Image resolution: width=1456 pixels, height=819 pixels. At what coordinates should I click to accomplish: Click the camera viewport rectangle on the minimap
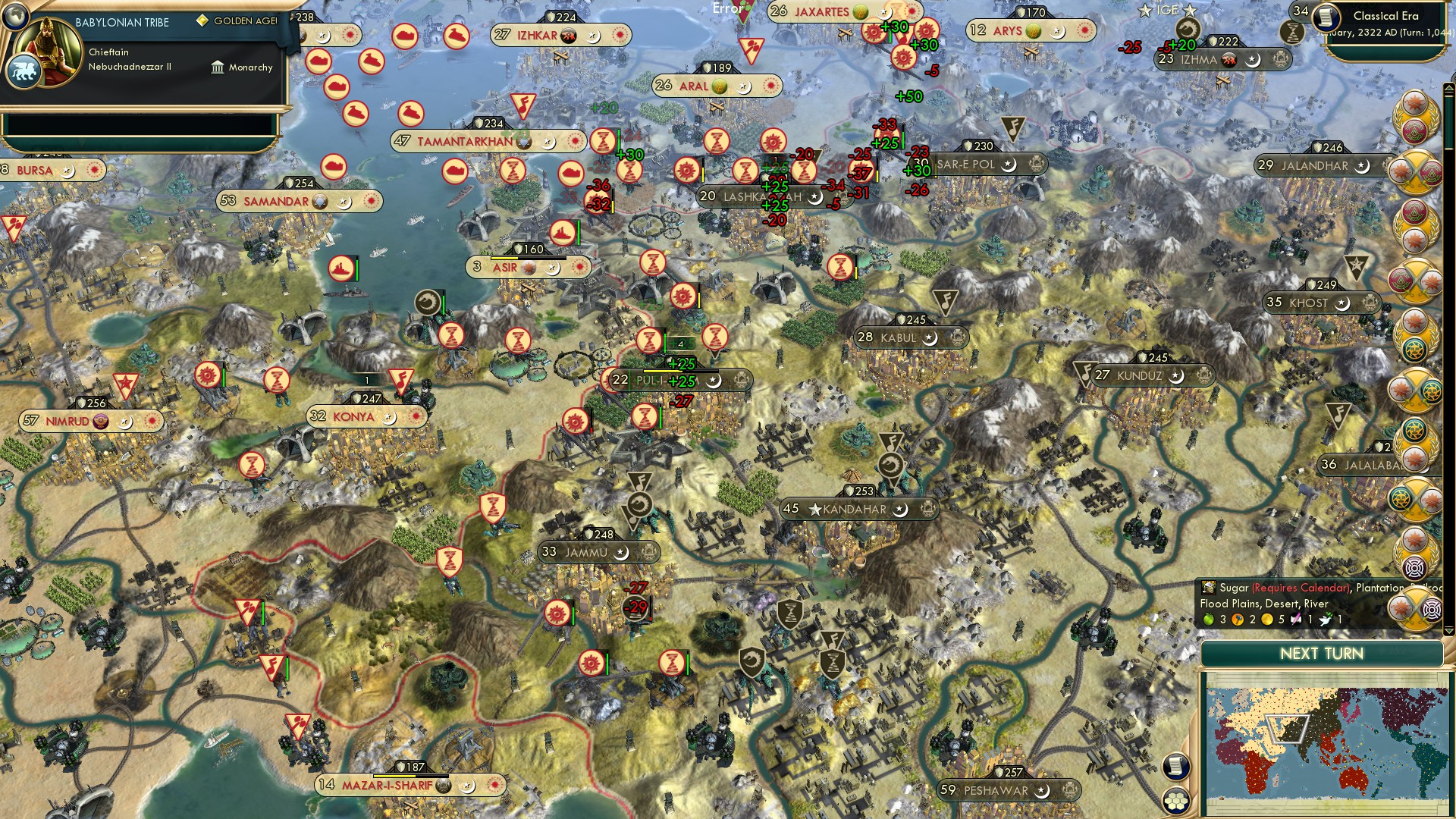tap(1288, 729)
